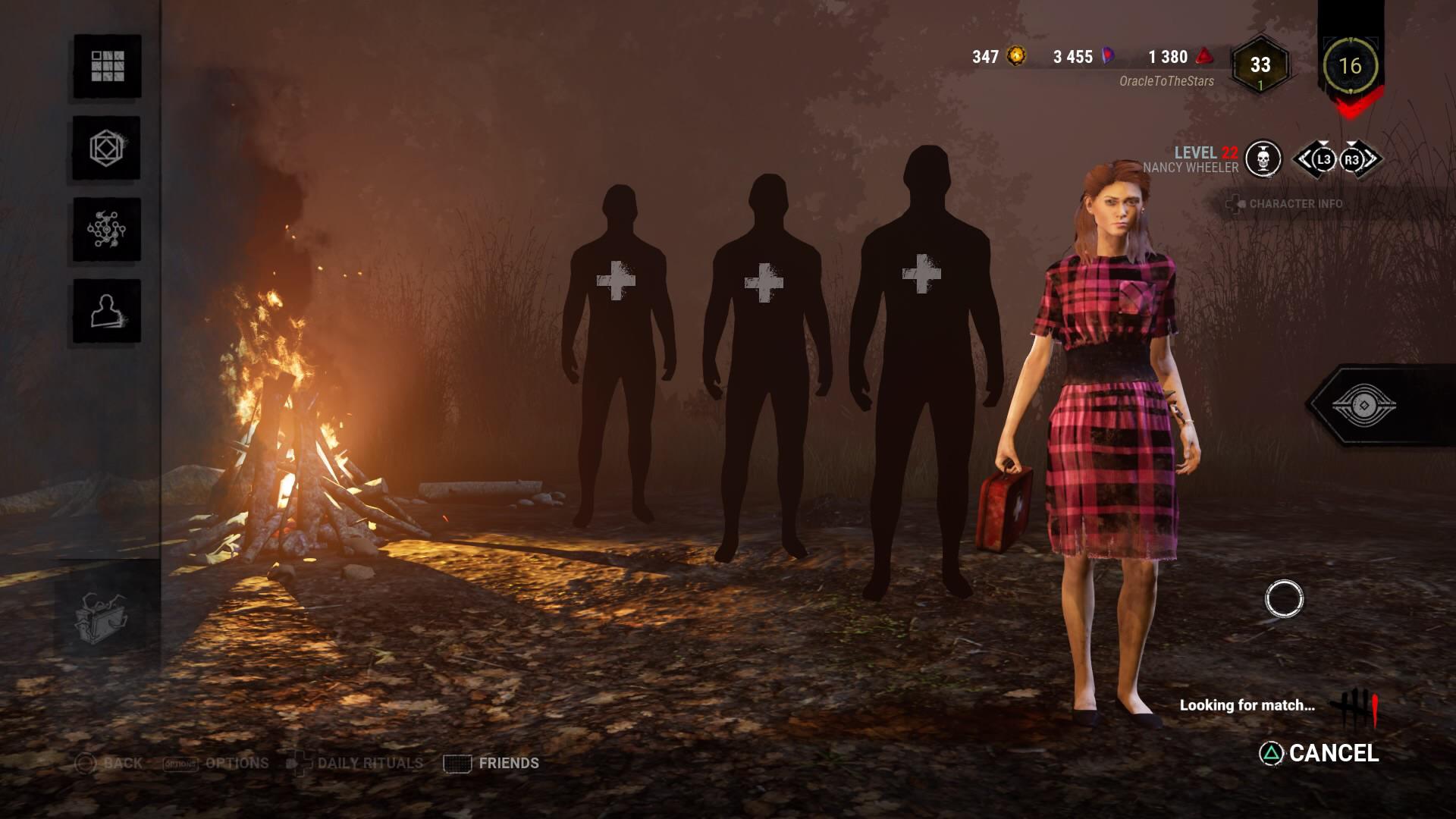The height and width of the screenshot is (819, 1456).
Task: Go Back from the lobby
Action: pos(109,763)
